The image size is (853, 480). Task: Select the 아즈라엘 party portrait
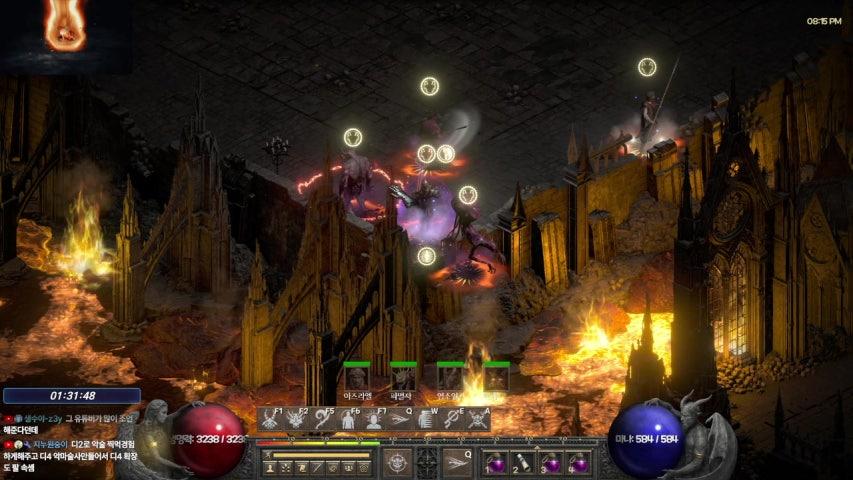[357, 379]
